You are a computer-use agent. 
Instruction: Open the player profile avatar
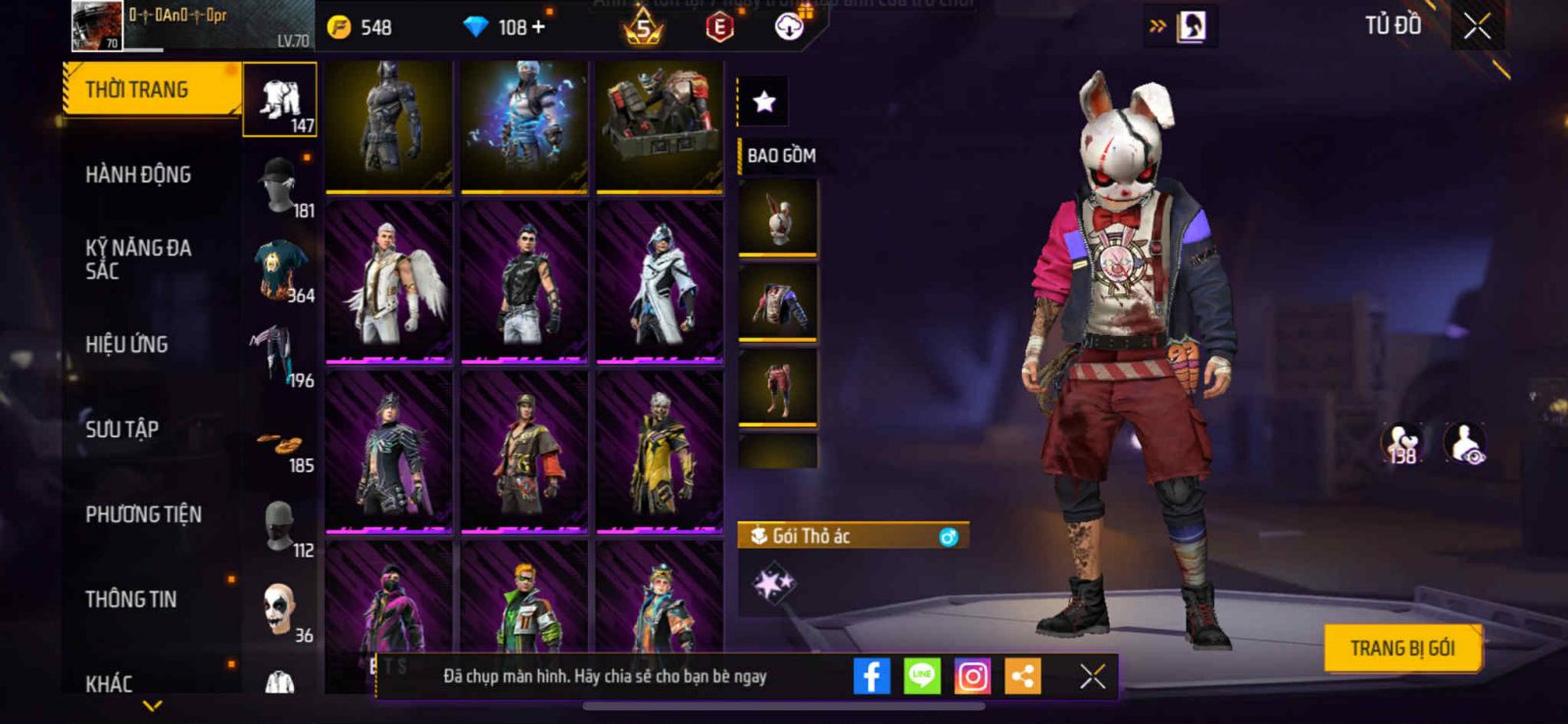pos(96,26)
